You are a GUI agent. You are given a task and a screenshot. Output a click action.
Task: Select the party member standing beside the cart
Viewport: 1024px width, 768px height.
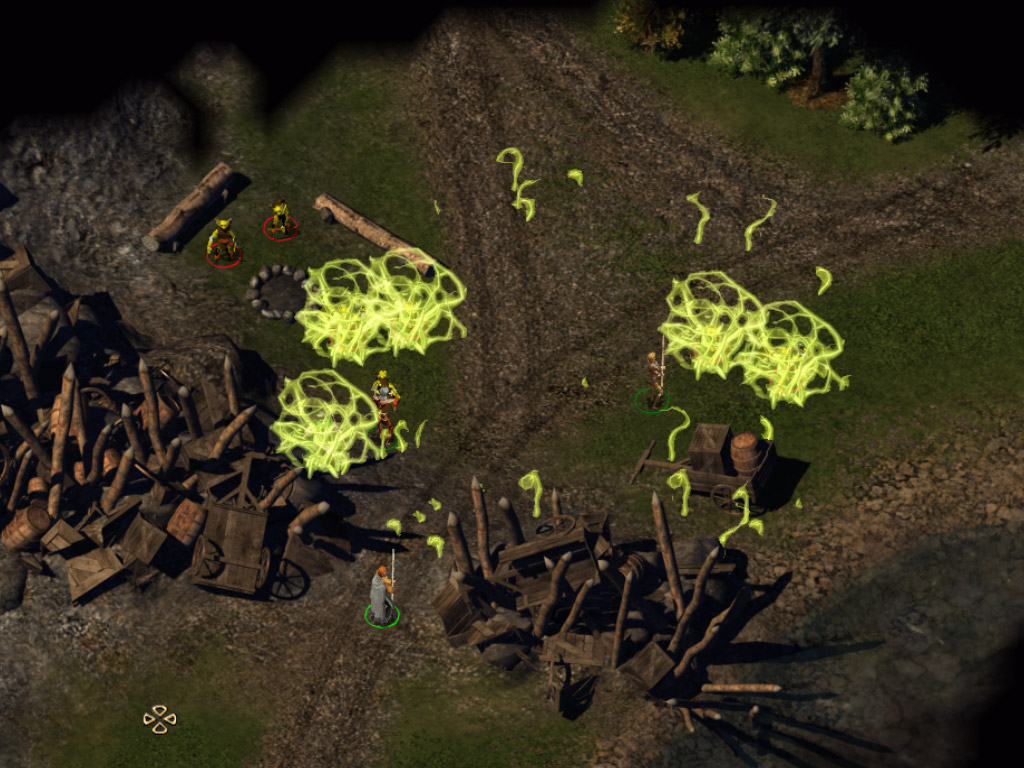[654, 380]
